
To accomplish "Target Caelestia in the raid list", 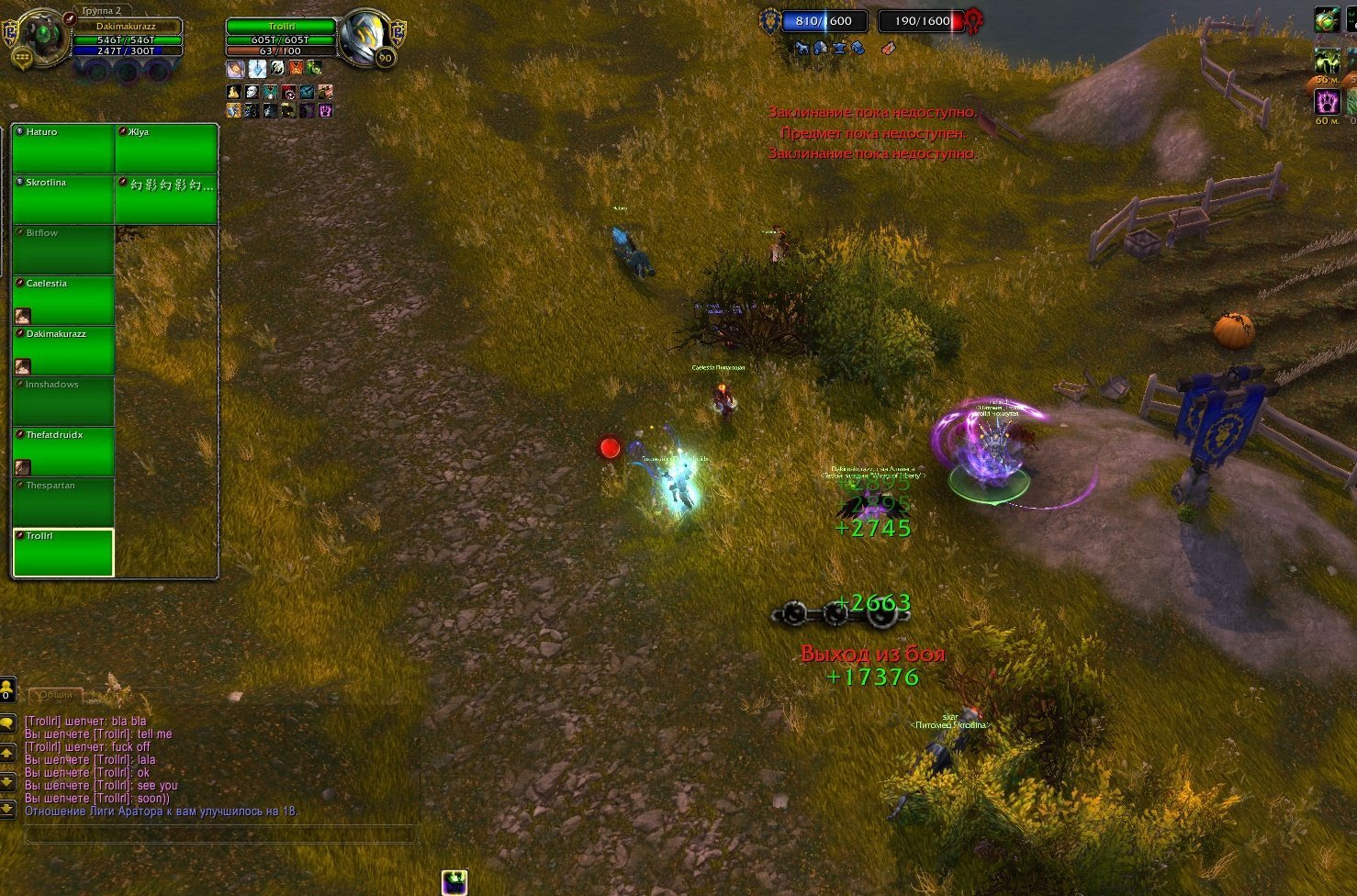I will [x=63, y=300].
